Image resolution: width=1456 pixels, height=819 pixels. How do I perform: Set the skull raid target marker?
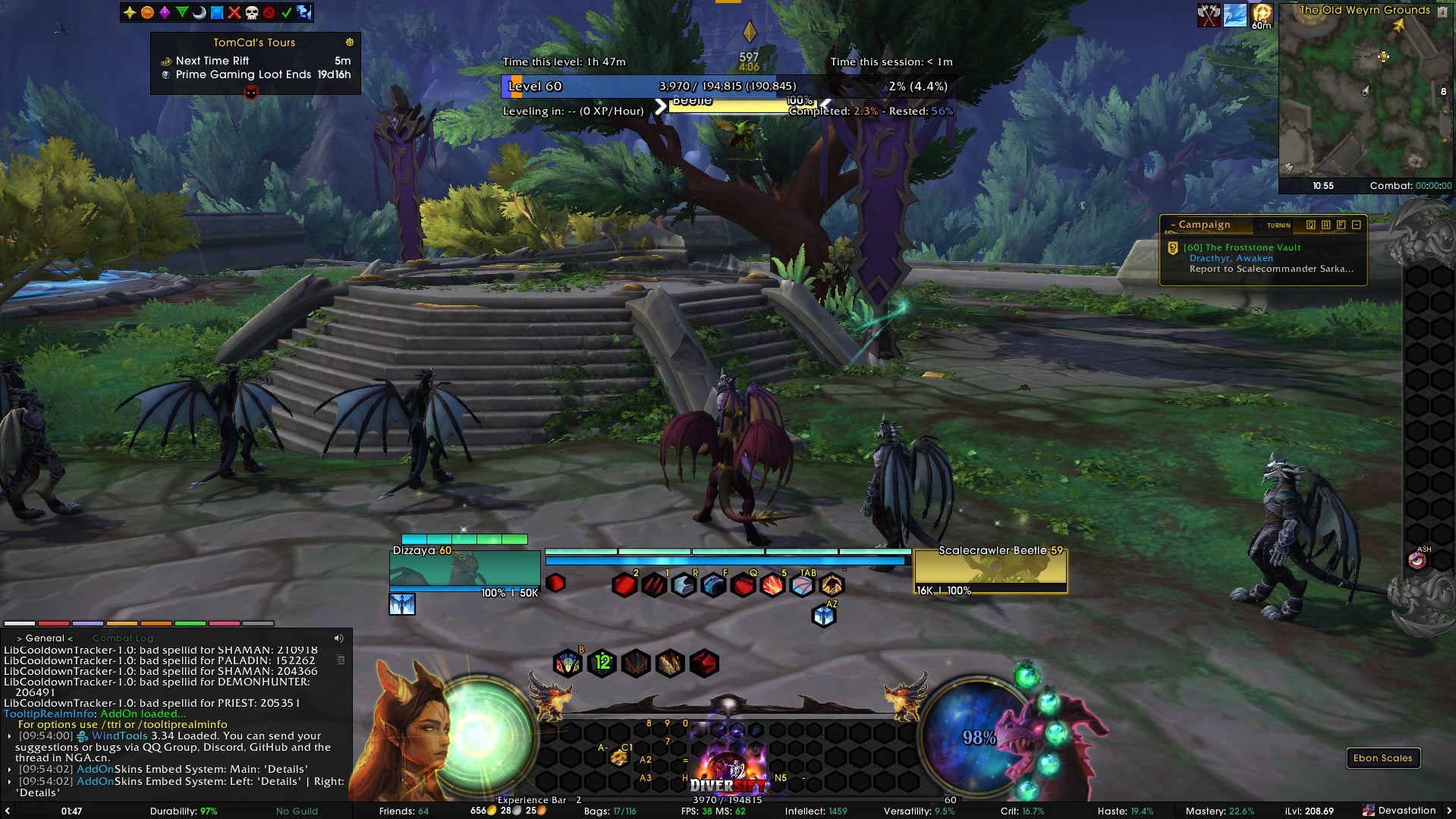click(x=252, y=12)
